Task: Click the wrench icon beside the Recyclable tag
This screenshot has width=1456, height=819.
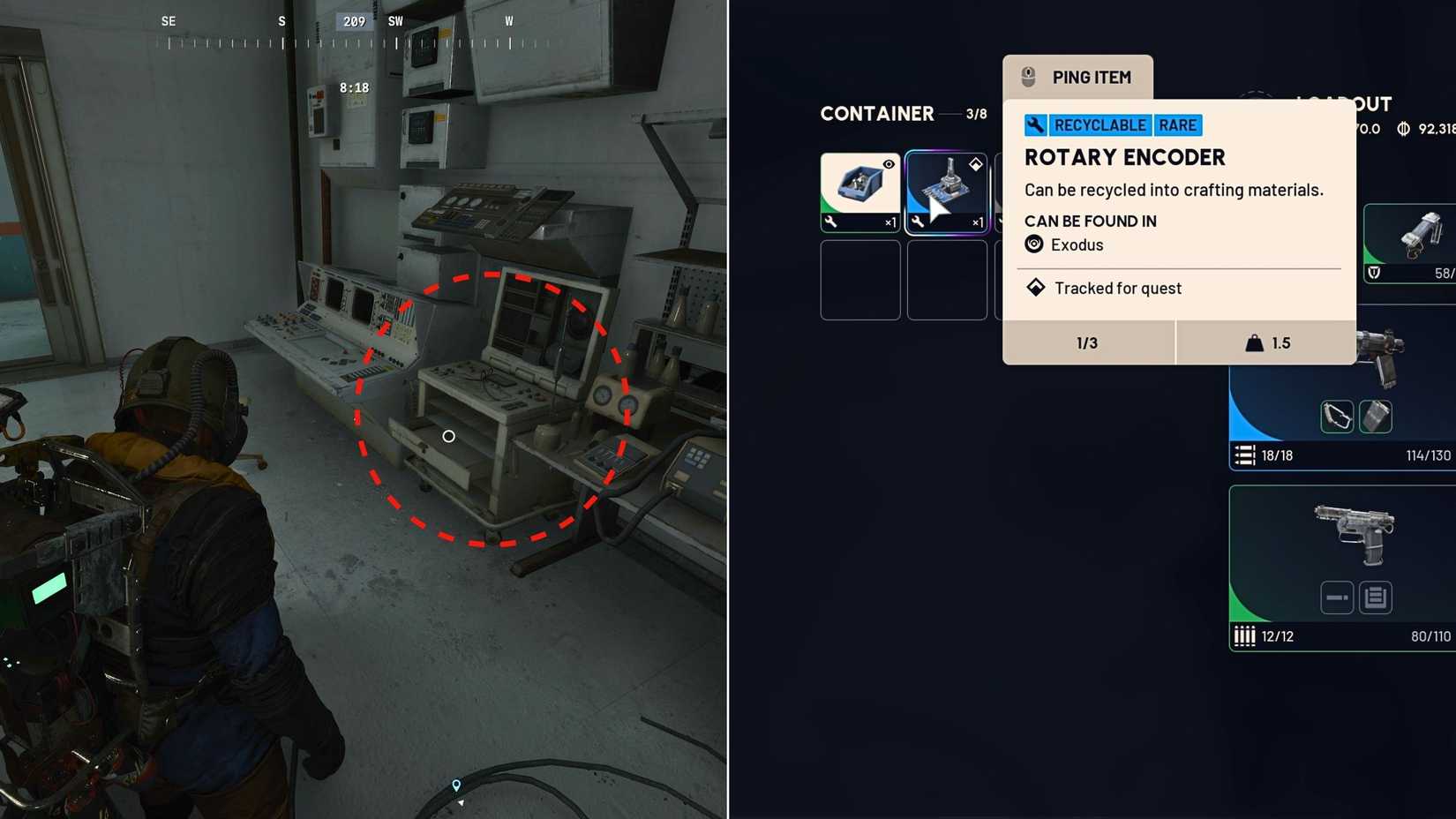Action: [x=1035, y=125]
